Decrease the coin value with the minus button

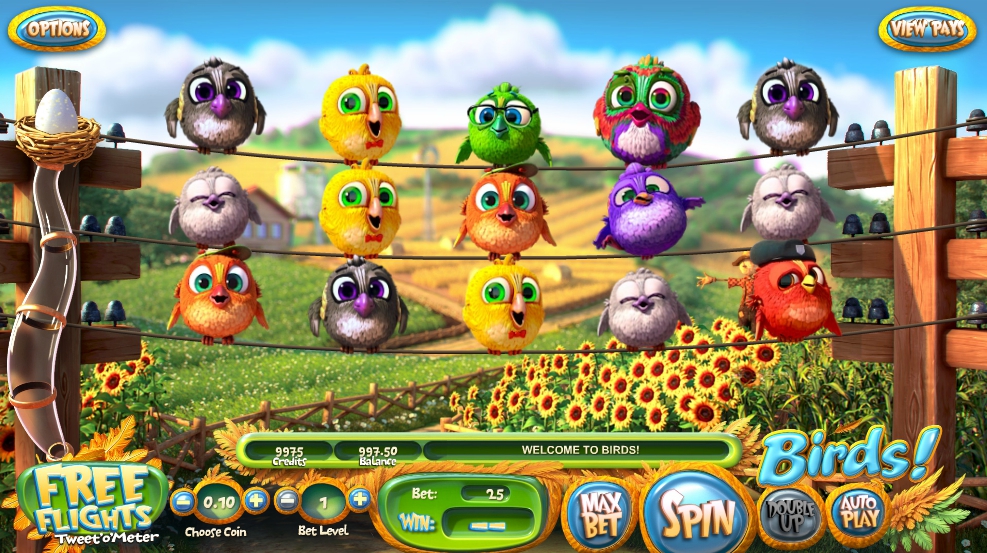(182, 500)
